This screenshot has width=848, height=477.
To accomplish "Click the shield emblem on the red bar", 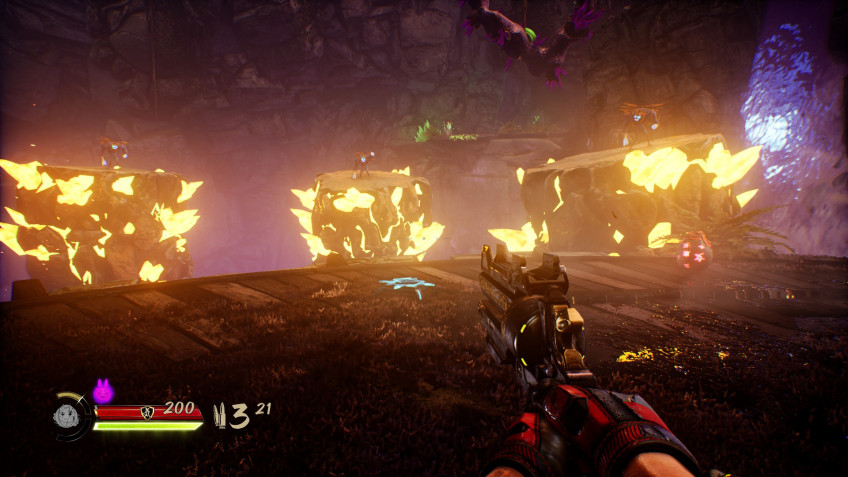I will point(148,411).
